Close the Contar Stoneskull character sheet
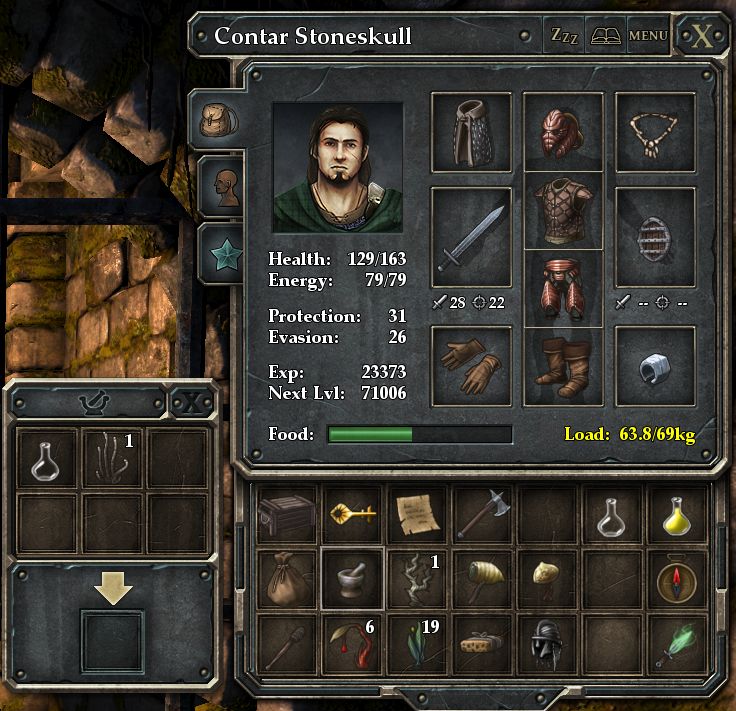Image resolution: width=736 pixels, height=711 pixels. (703, 37)
